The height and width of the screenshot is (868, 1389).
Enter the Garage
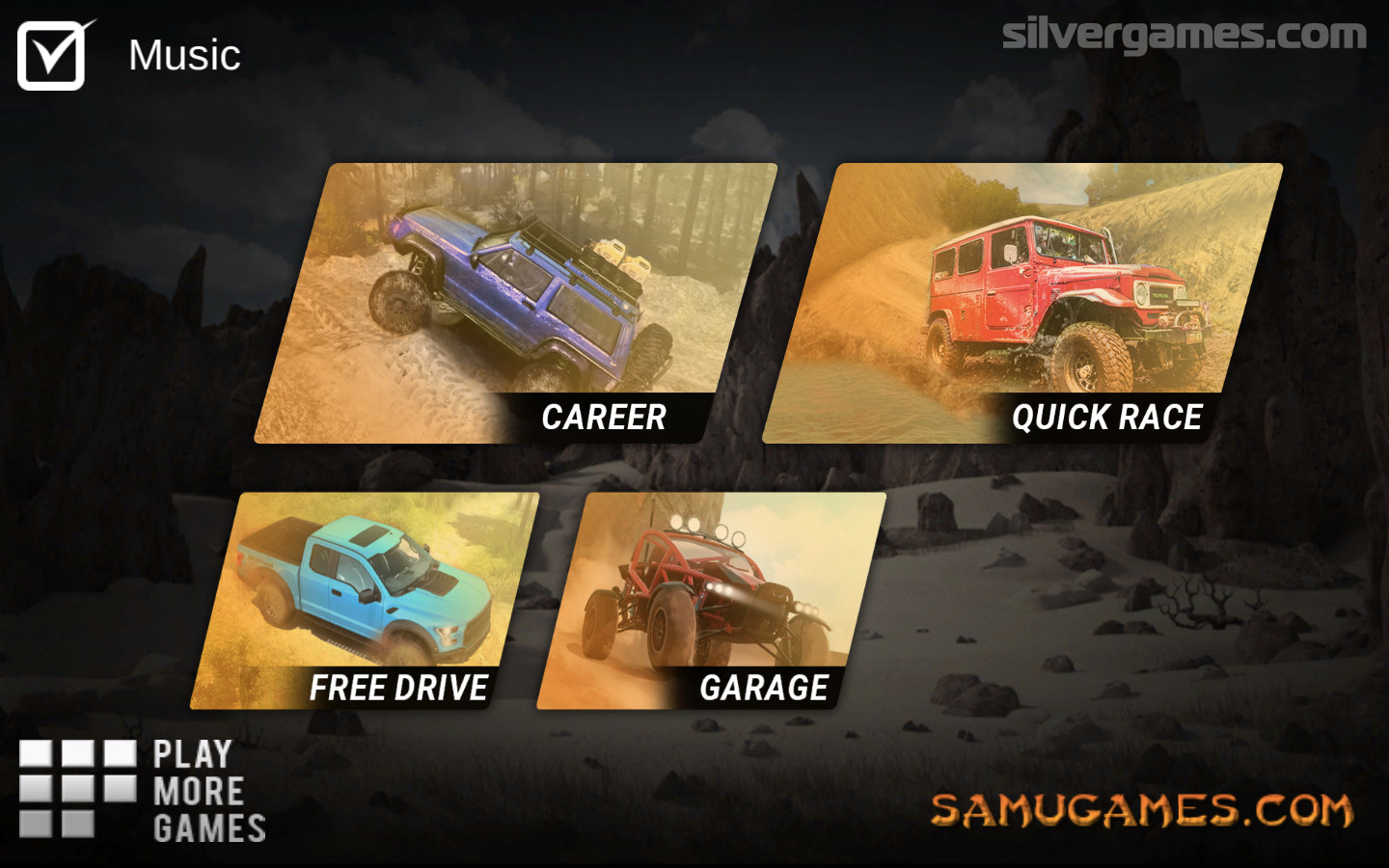point(711,602)
